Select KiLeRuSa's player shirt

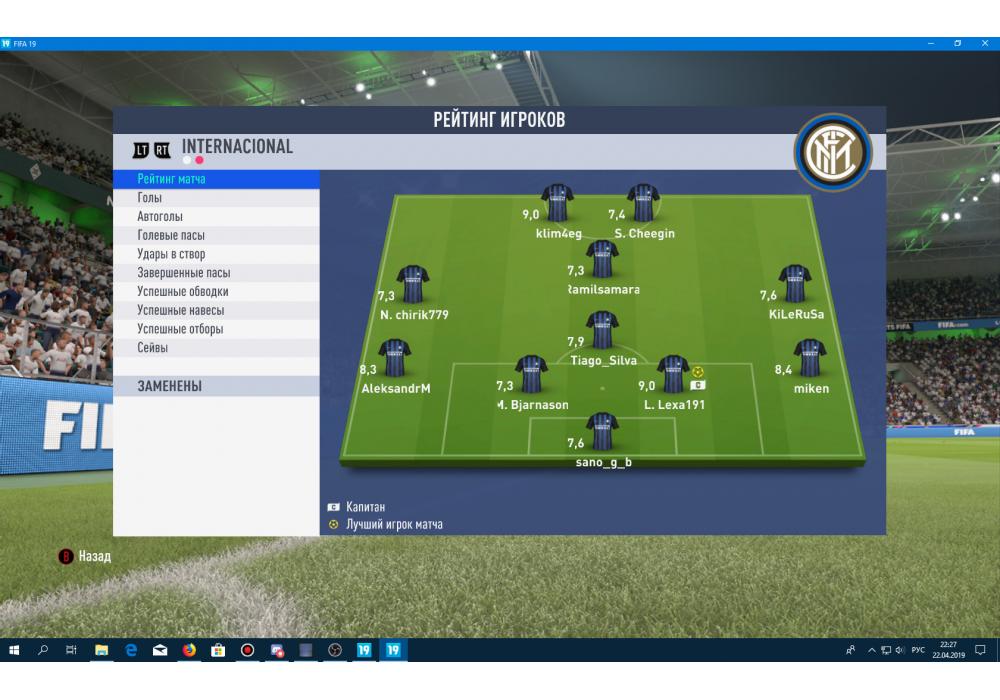795,284
